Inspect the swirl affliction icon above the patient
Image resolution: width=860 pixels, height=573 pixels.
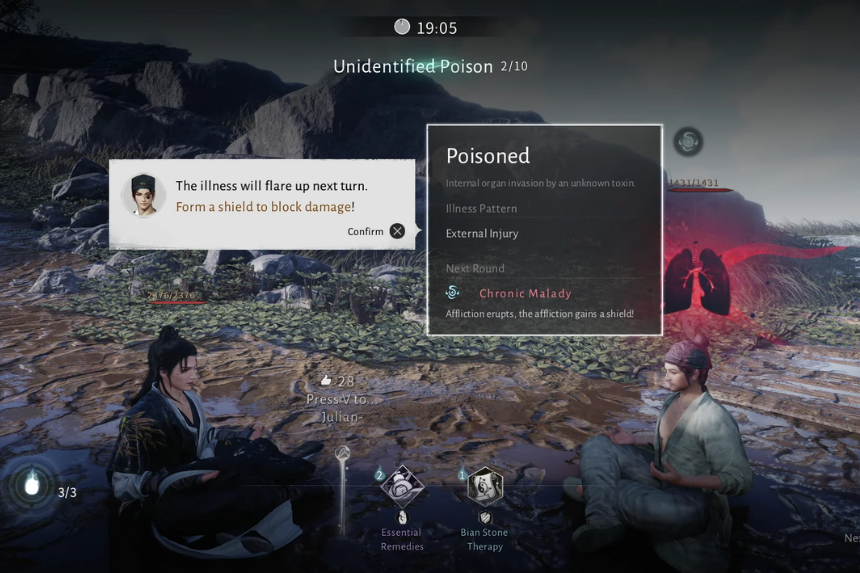(x=687, y=141)
